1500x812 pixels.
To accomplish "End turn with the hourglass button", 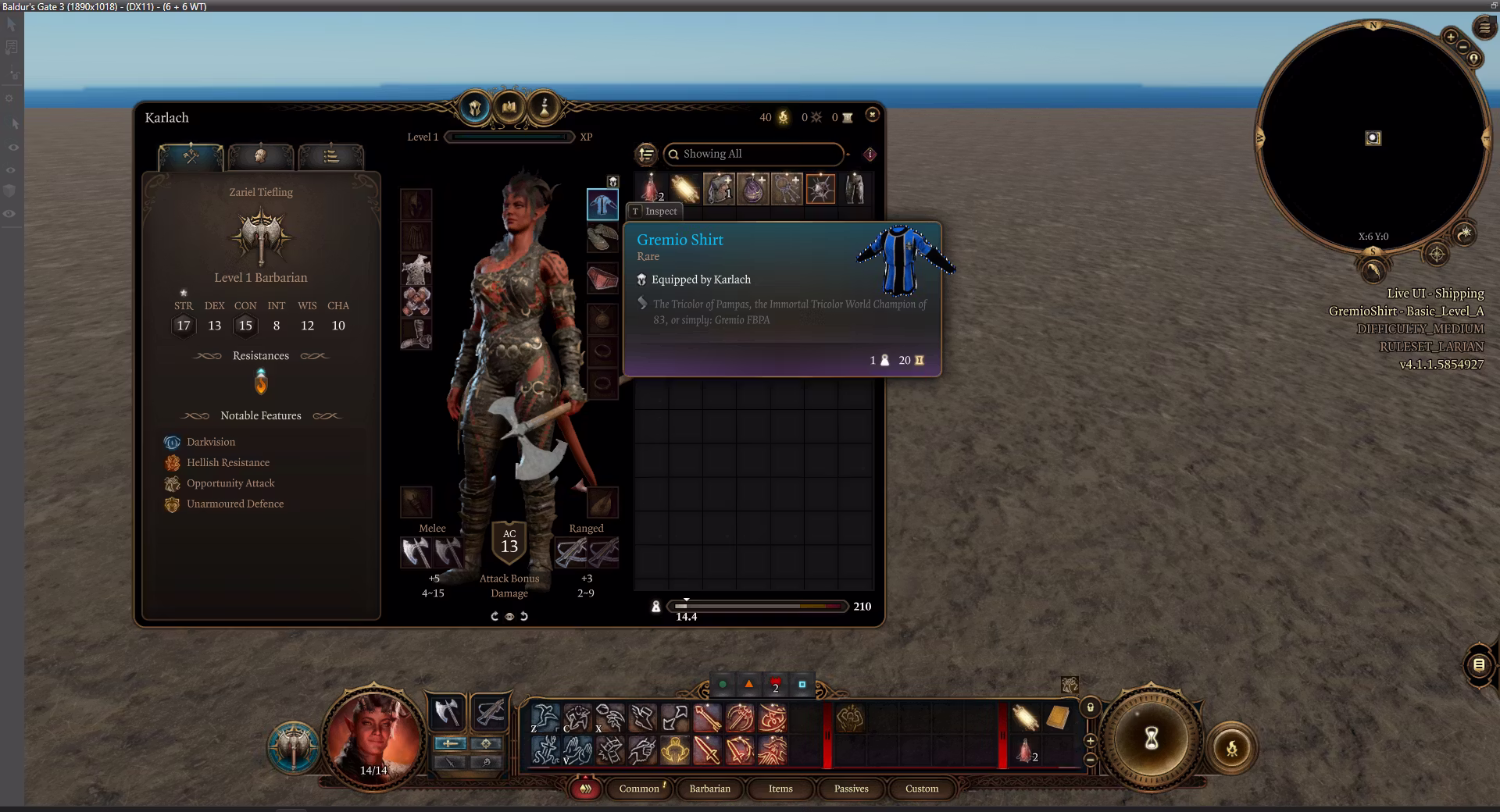I will tap(1151, 739).
